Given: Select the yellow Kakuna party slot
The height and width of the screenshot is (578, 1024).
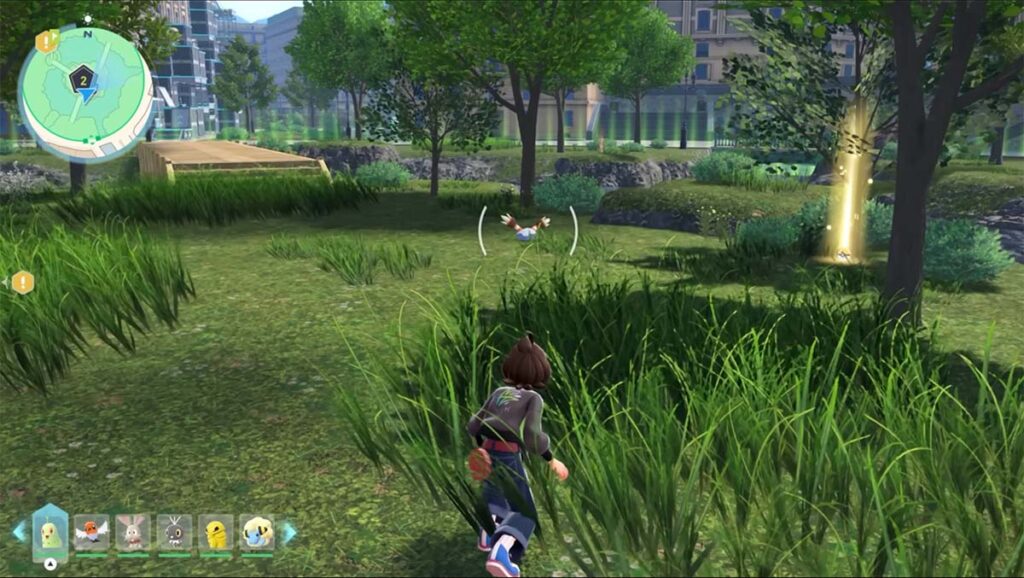Looking at the screenshot, I should point(216,532).
